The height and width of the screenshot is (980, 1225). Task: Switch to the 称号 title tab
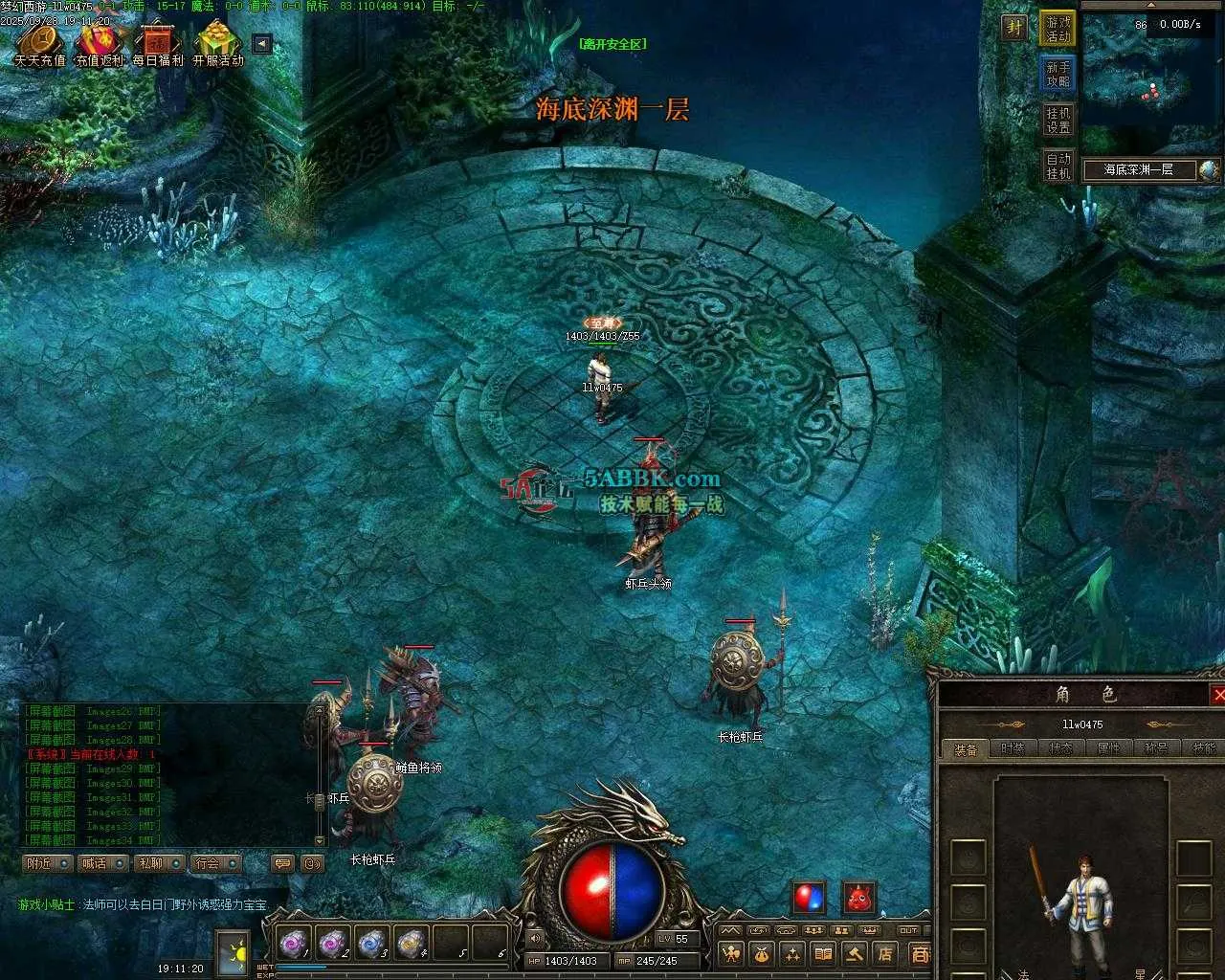[1156, 748]
